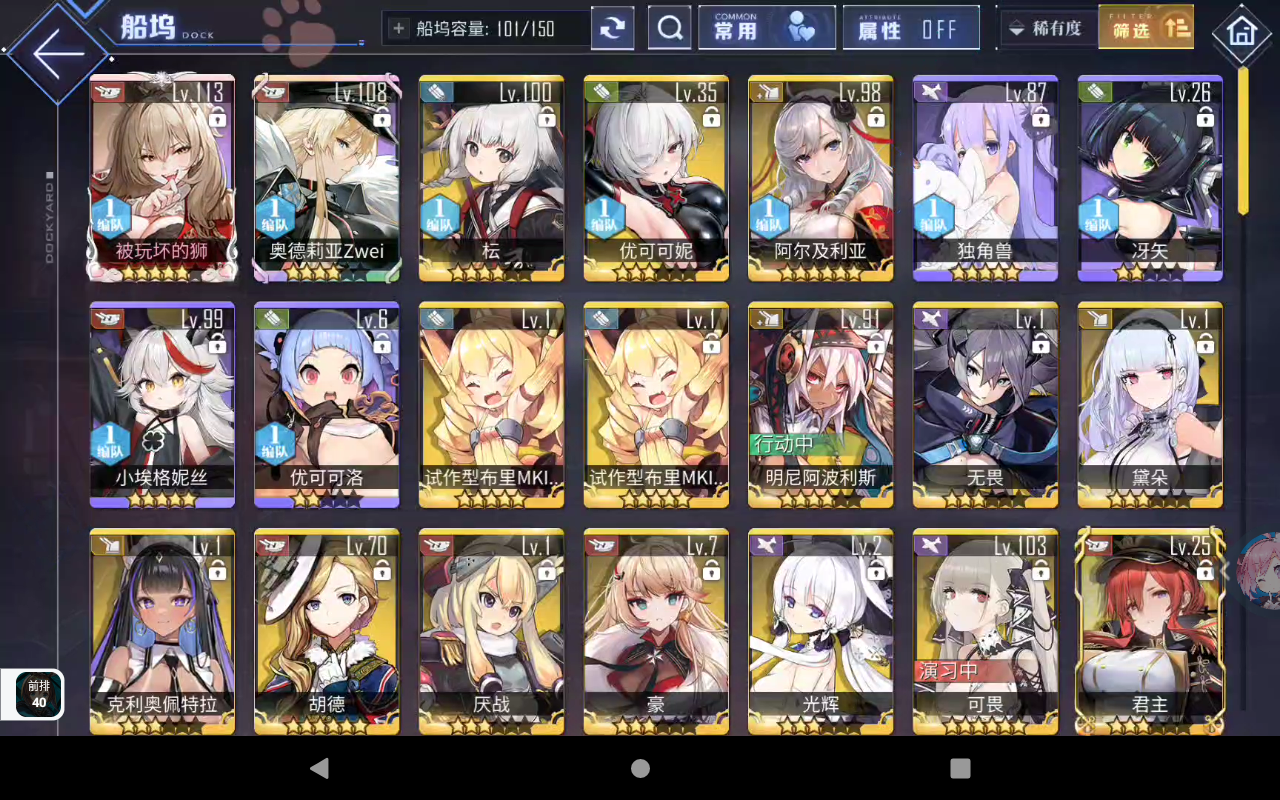Open the 筛选 filter panel
The width and height of the screenshot is (1280, 800).
(x=1146, y=31)
